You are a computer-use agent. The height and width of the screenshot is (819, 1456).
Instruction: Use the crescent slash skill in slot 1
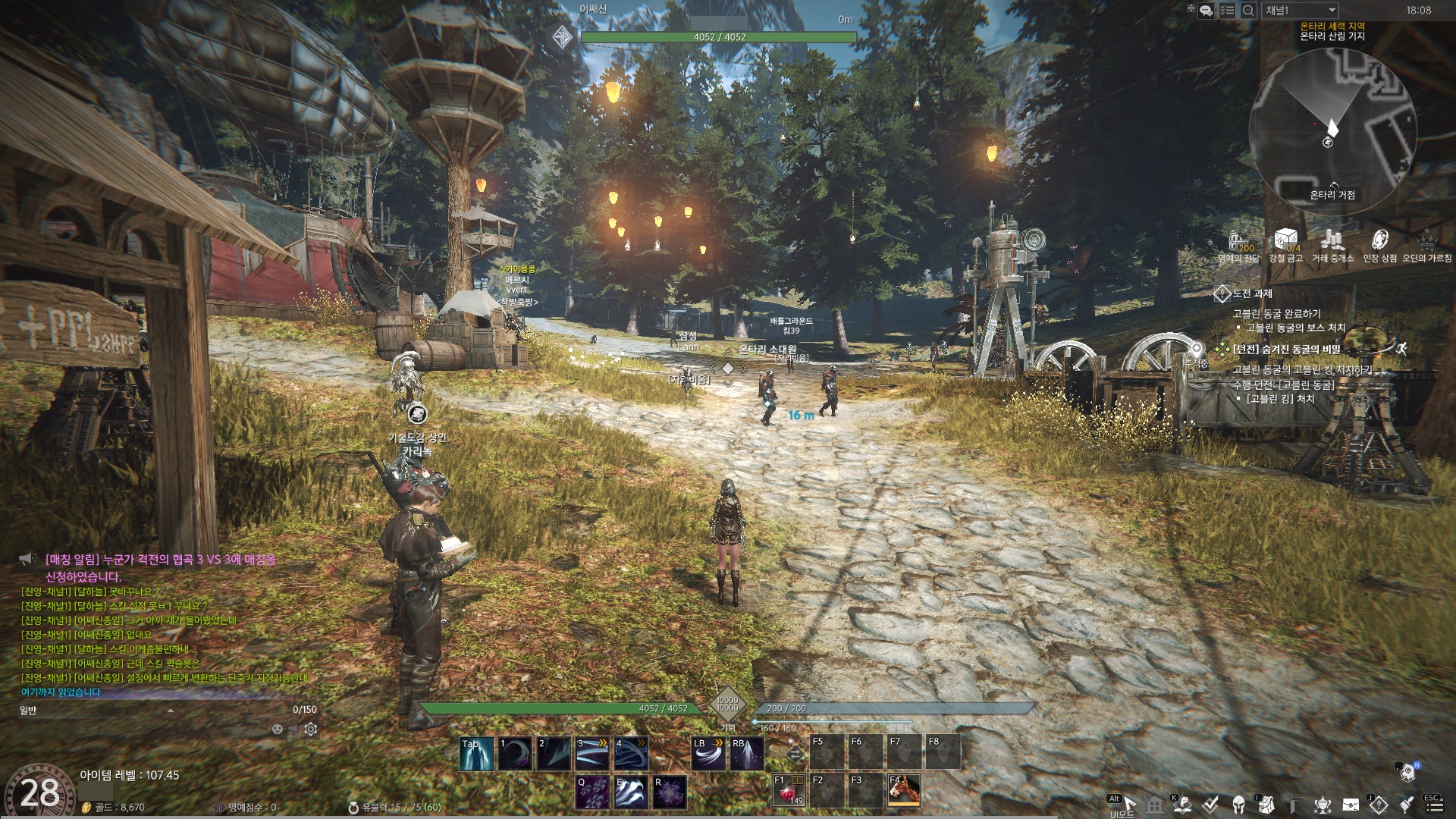coord(515,754)
